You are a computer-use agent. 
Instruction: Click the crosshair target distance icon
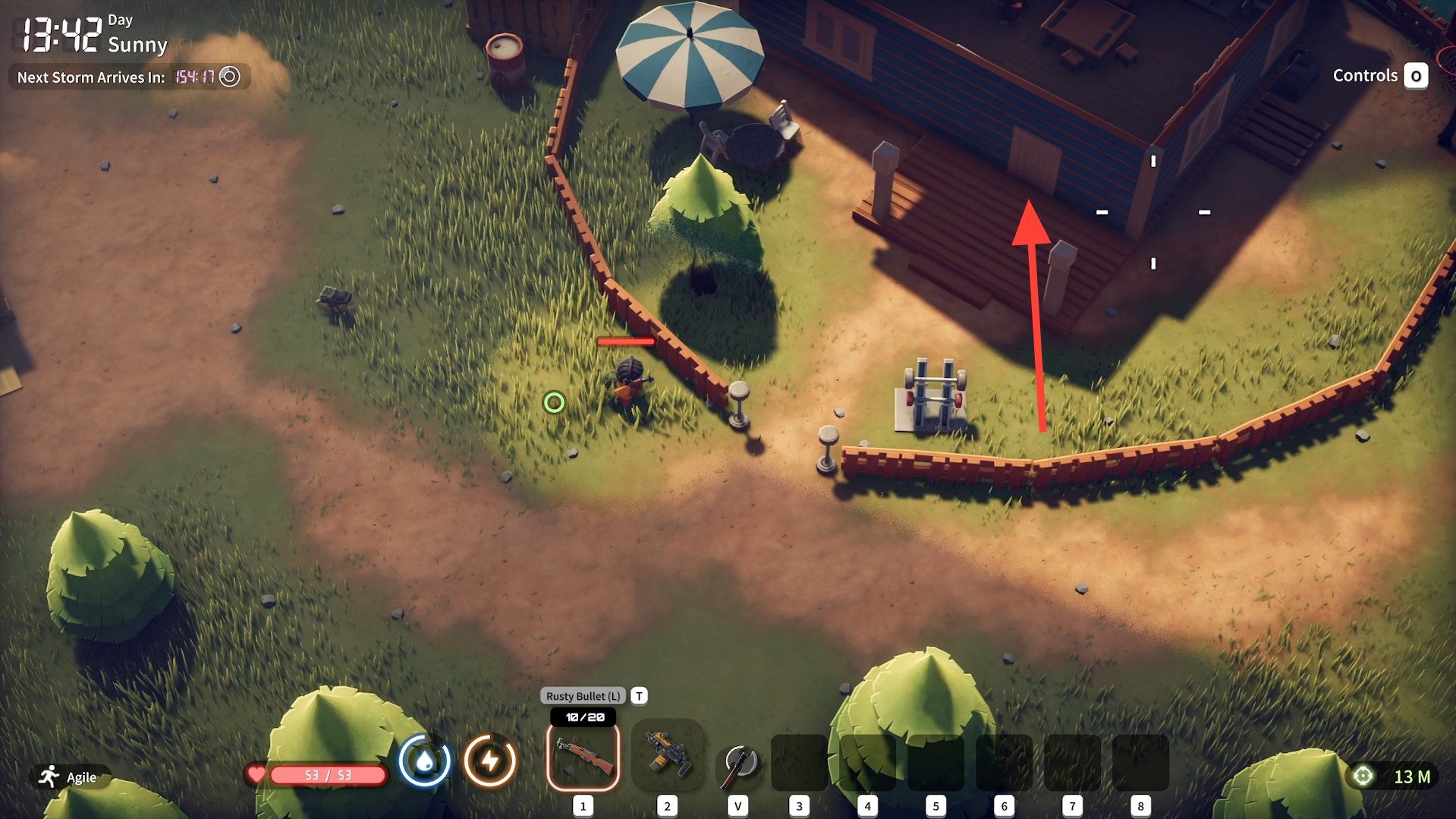pos(1363,776)
